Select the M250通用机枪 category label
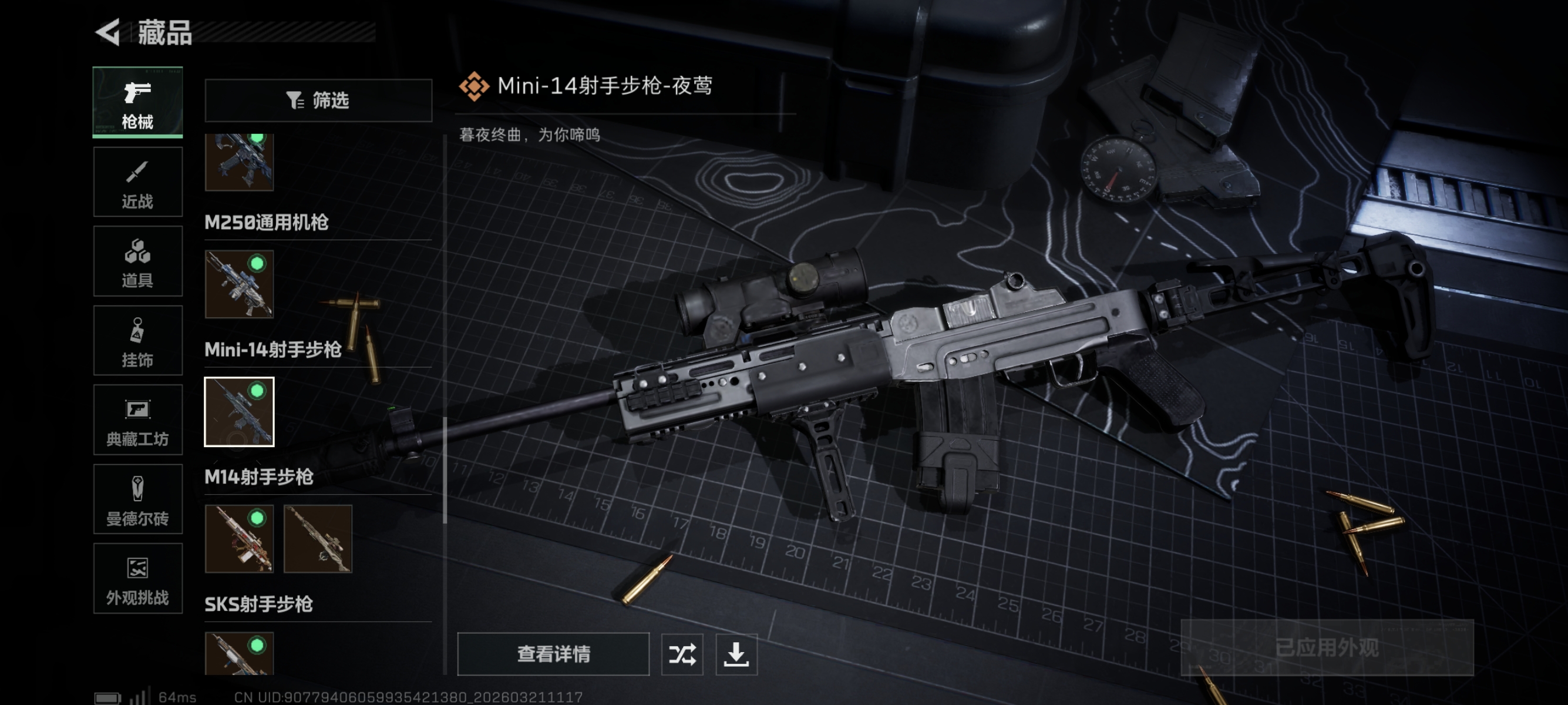This screenshot has width=1568, height=705. point(266,223)
